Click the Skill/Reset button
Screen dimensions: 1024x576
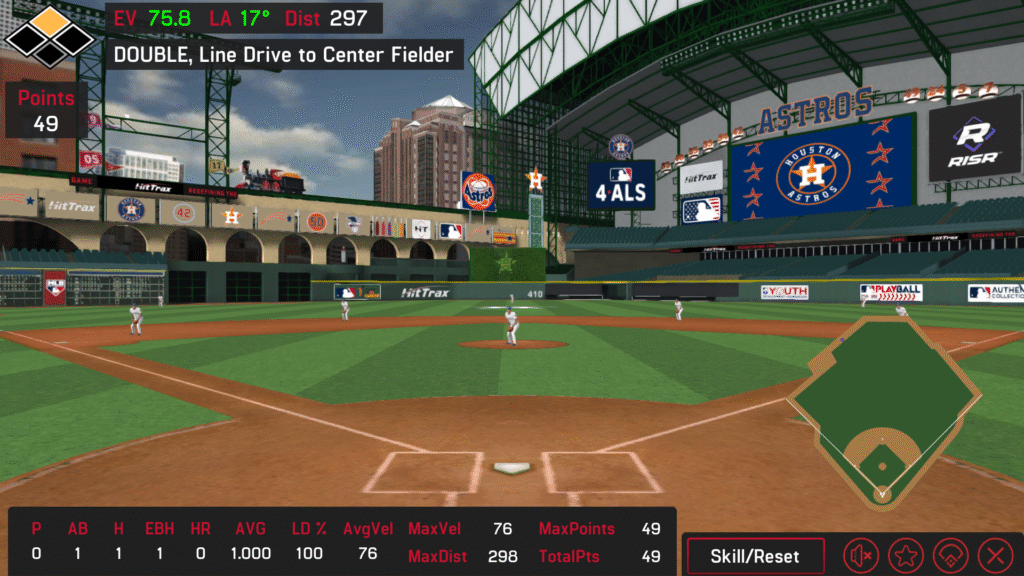point(755,555)
